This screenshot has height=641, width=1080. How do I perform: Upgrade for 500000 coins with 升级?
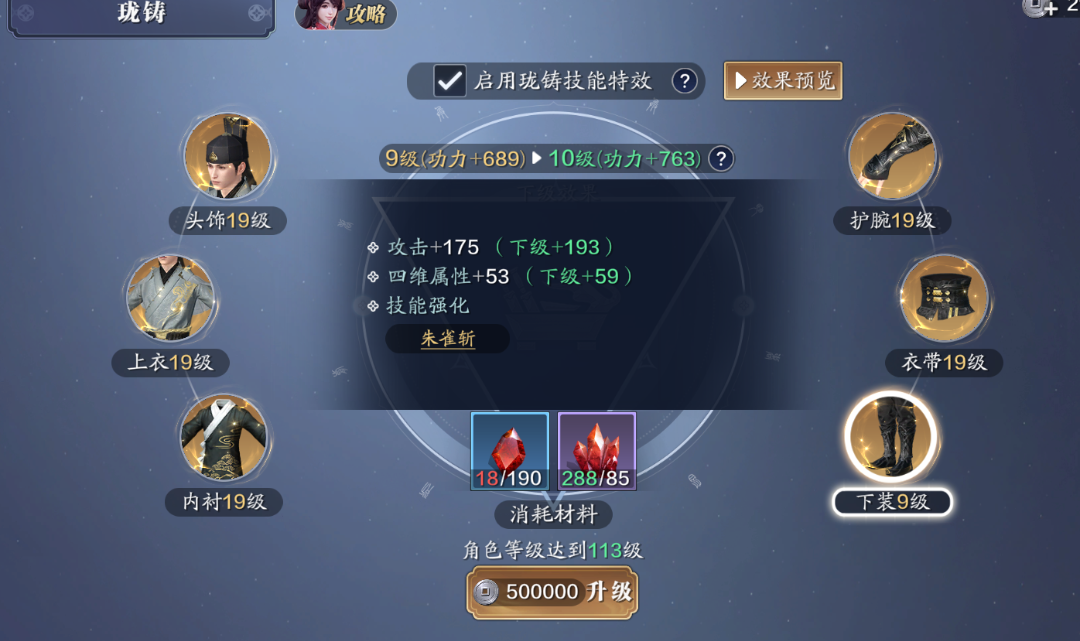click(552, 592)
